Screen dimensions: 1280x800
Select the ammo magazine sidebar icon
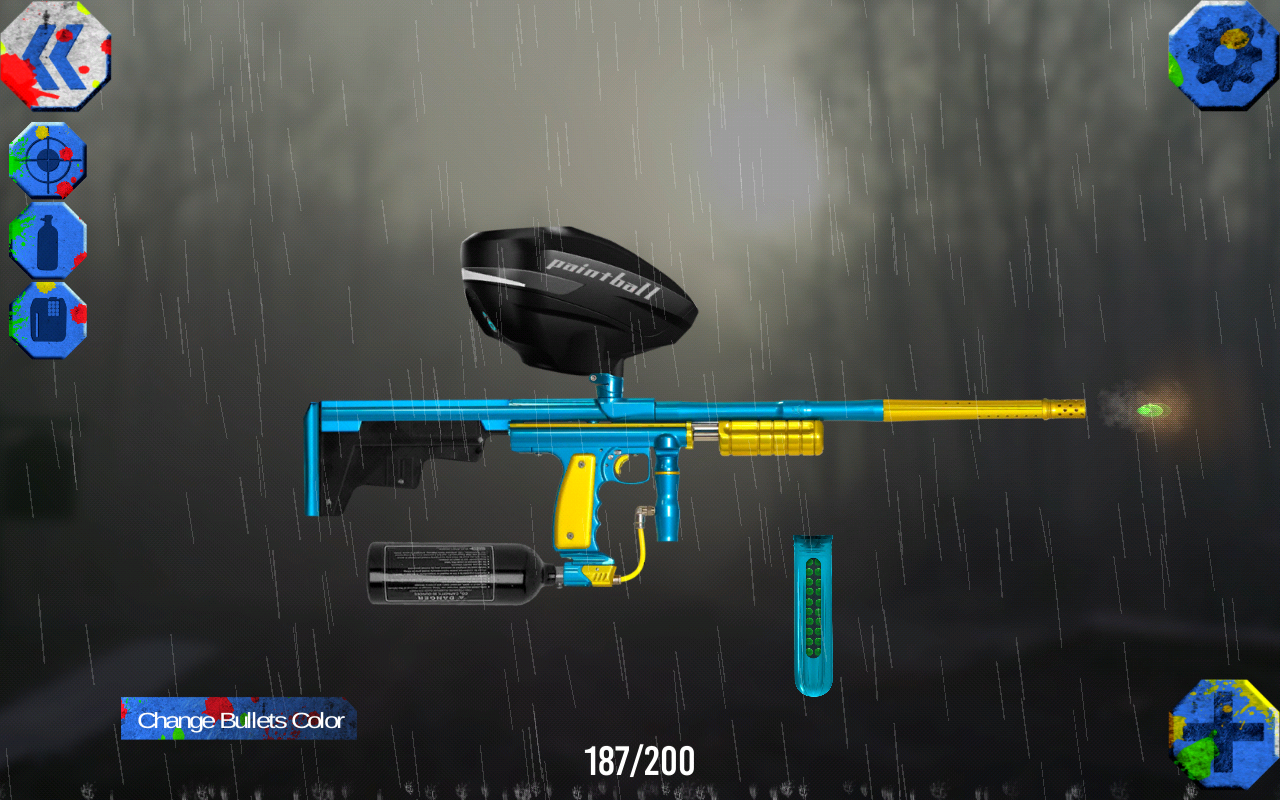[47, 318]
